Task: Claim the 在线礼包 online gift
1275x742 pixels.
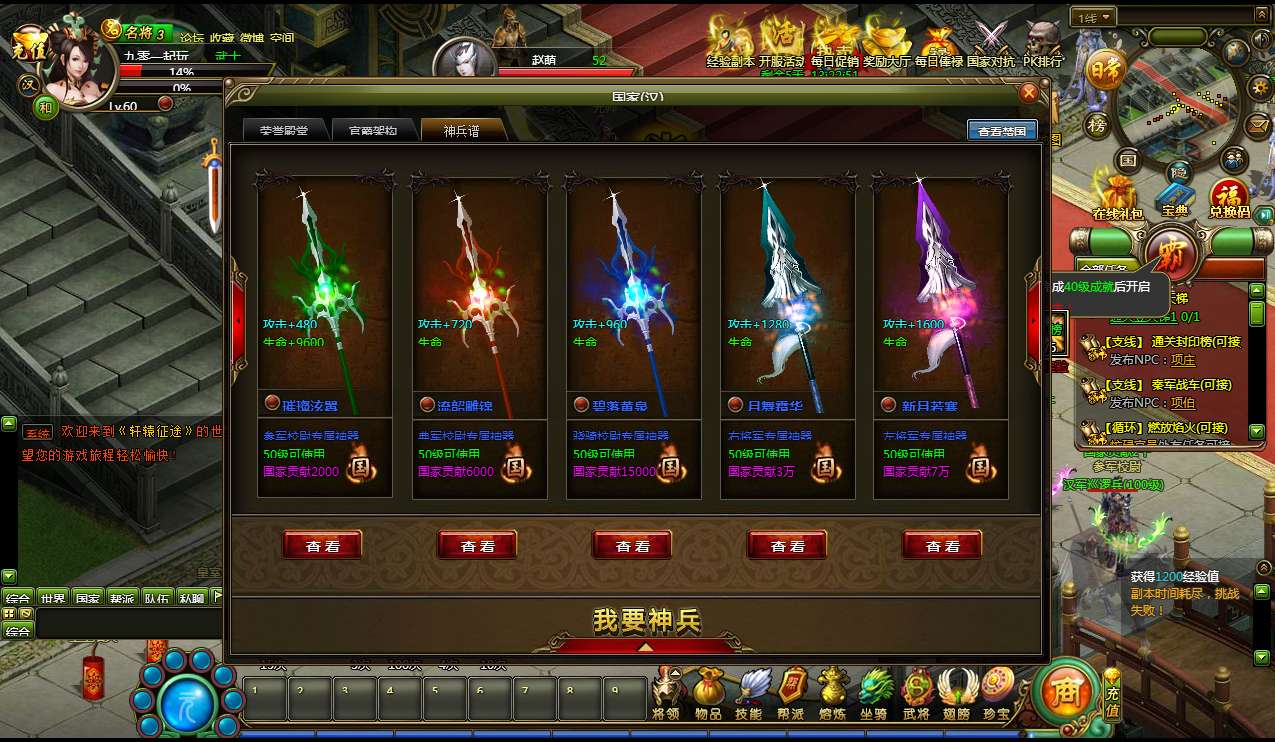Action: click(x=1117, y=197)
